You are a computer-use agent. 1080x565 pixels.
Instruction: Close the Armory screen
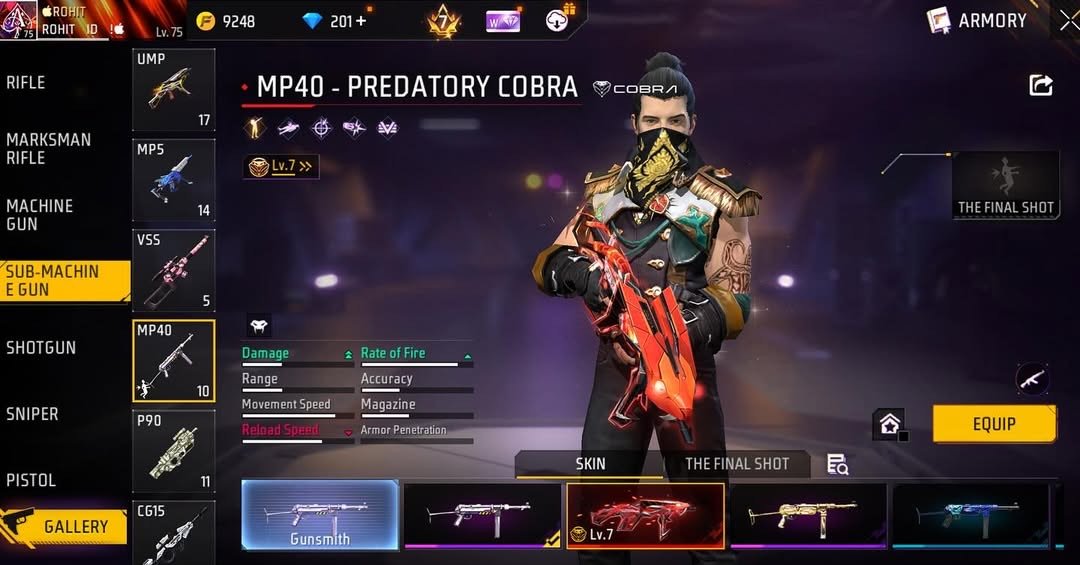click(1068, 20)
